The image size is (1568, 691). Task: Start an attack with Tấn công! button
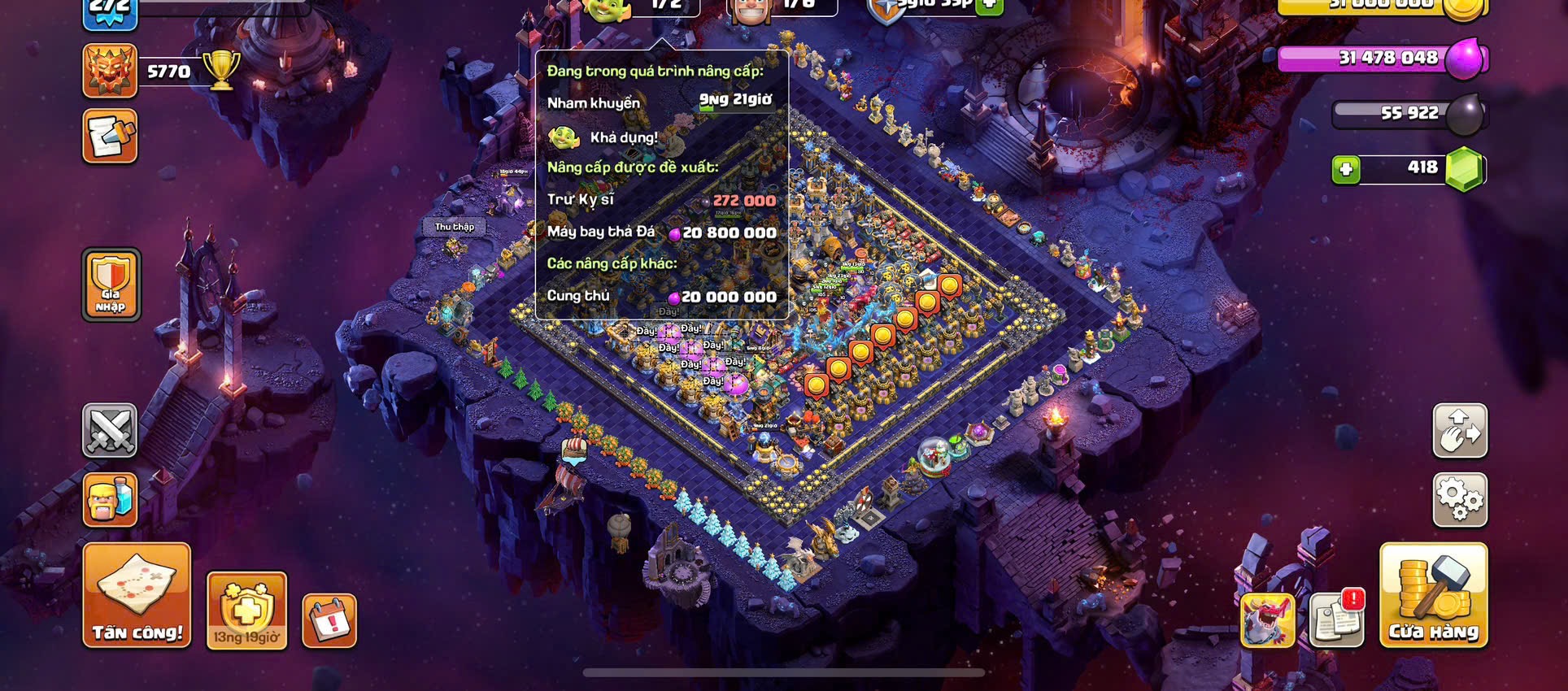click(137, 595)
